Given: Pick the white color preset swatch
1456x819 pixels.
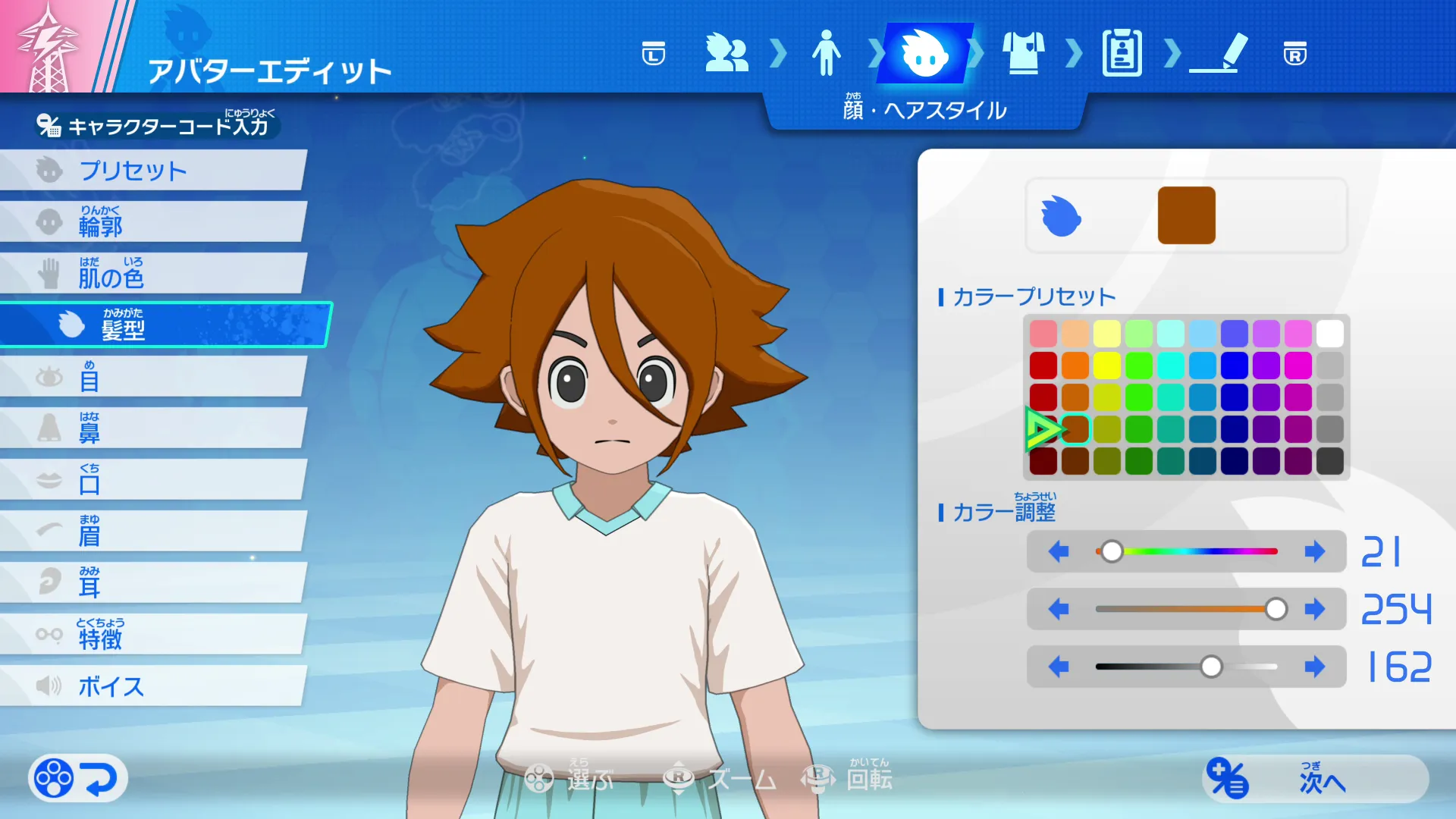Looking at the screenshot, I should pyautogui.click(x=1330, y=333).
